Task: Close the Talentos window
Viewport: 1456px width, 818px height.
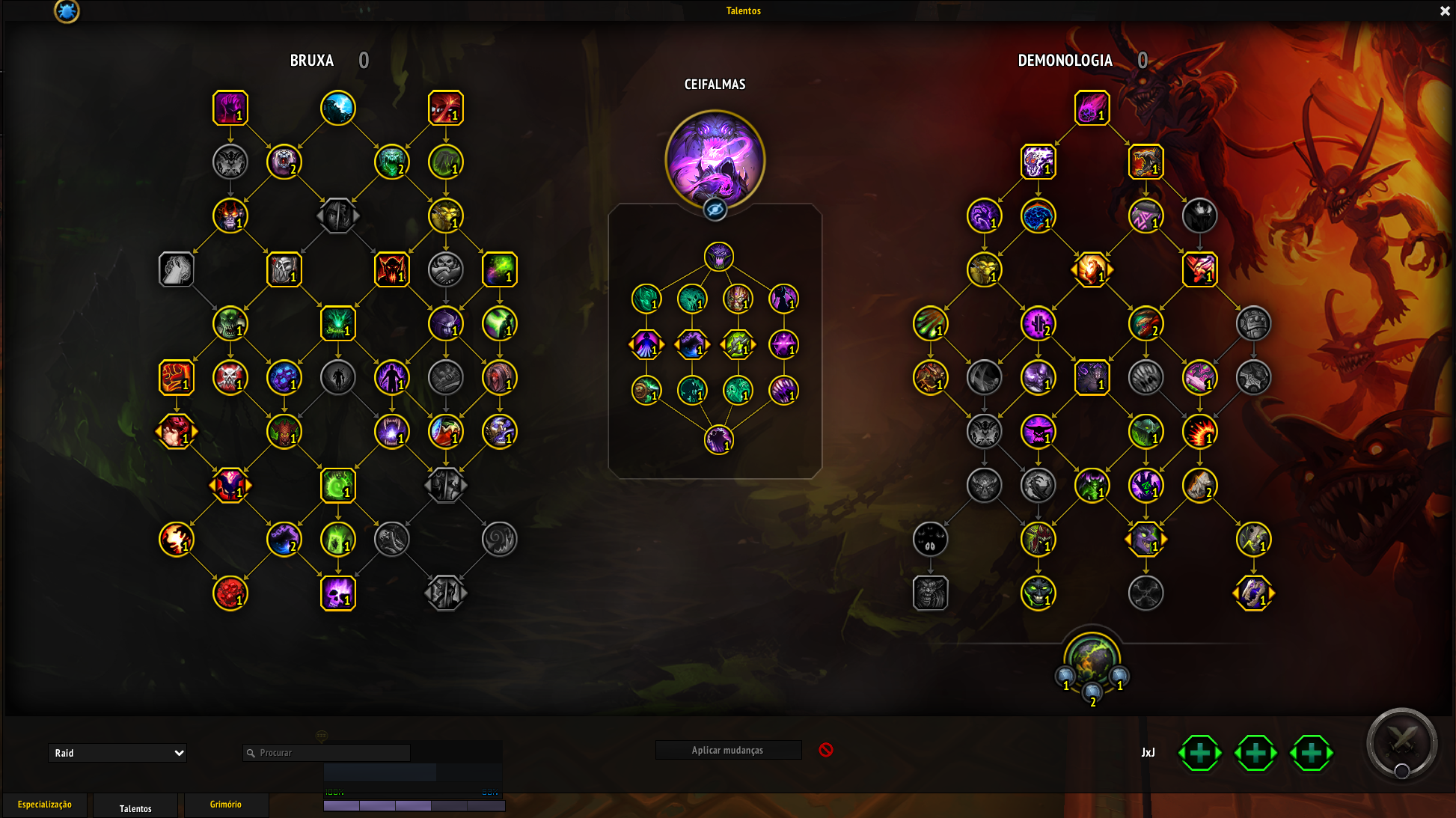Action: 1445,11
